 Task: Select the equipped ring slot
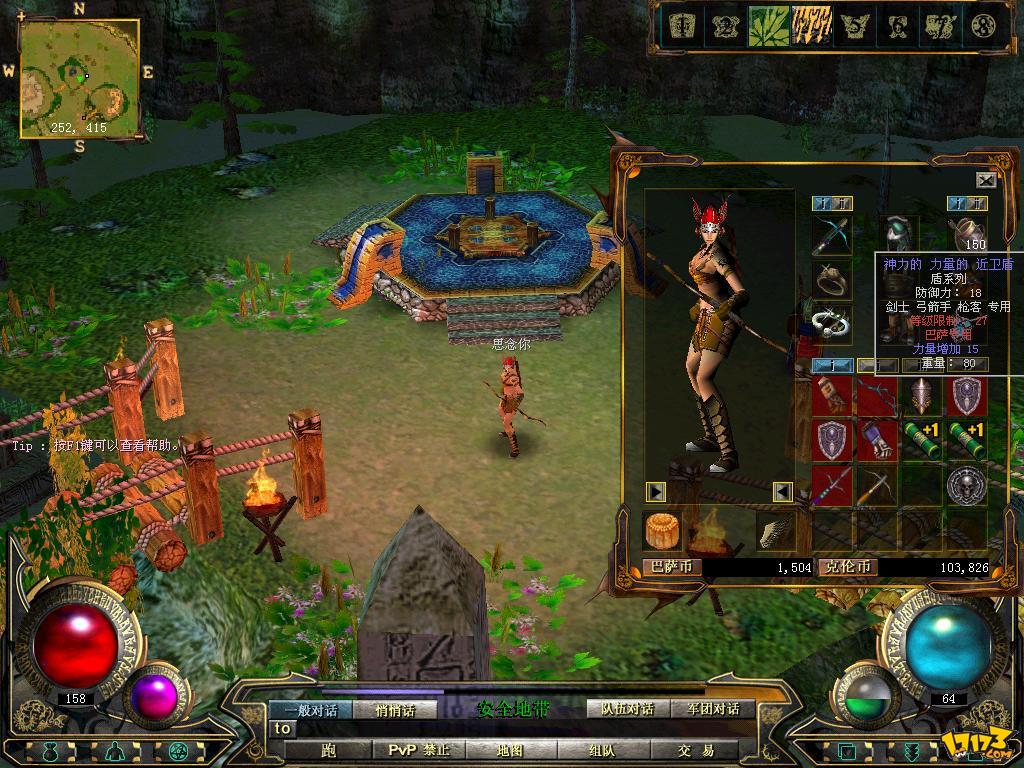click(831, 280)
